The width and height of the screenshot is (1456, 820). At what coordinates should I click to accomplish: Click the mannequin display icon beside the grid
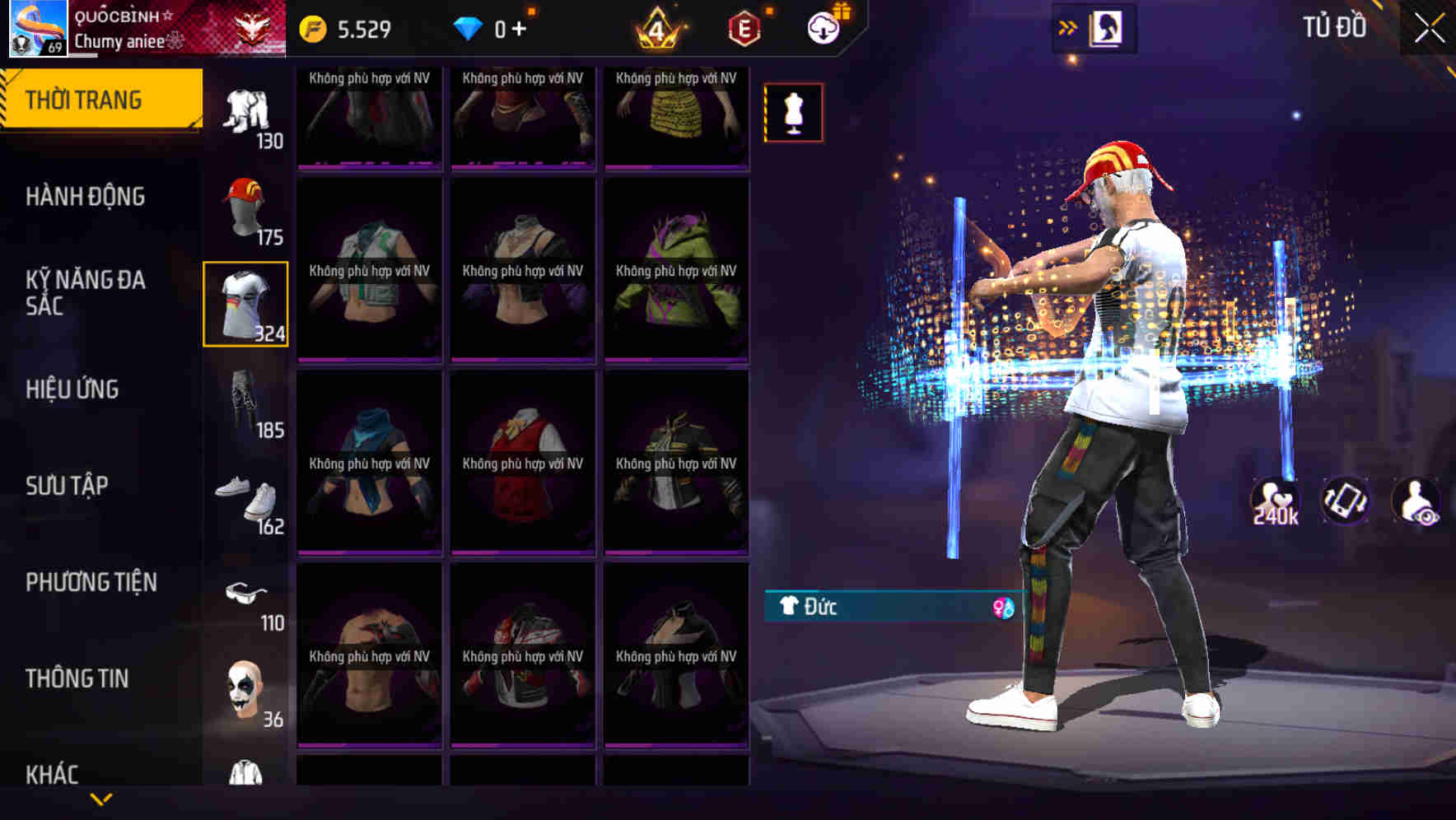pyautogui.click(x=793, y=112)
